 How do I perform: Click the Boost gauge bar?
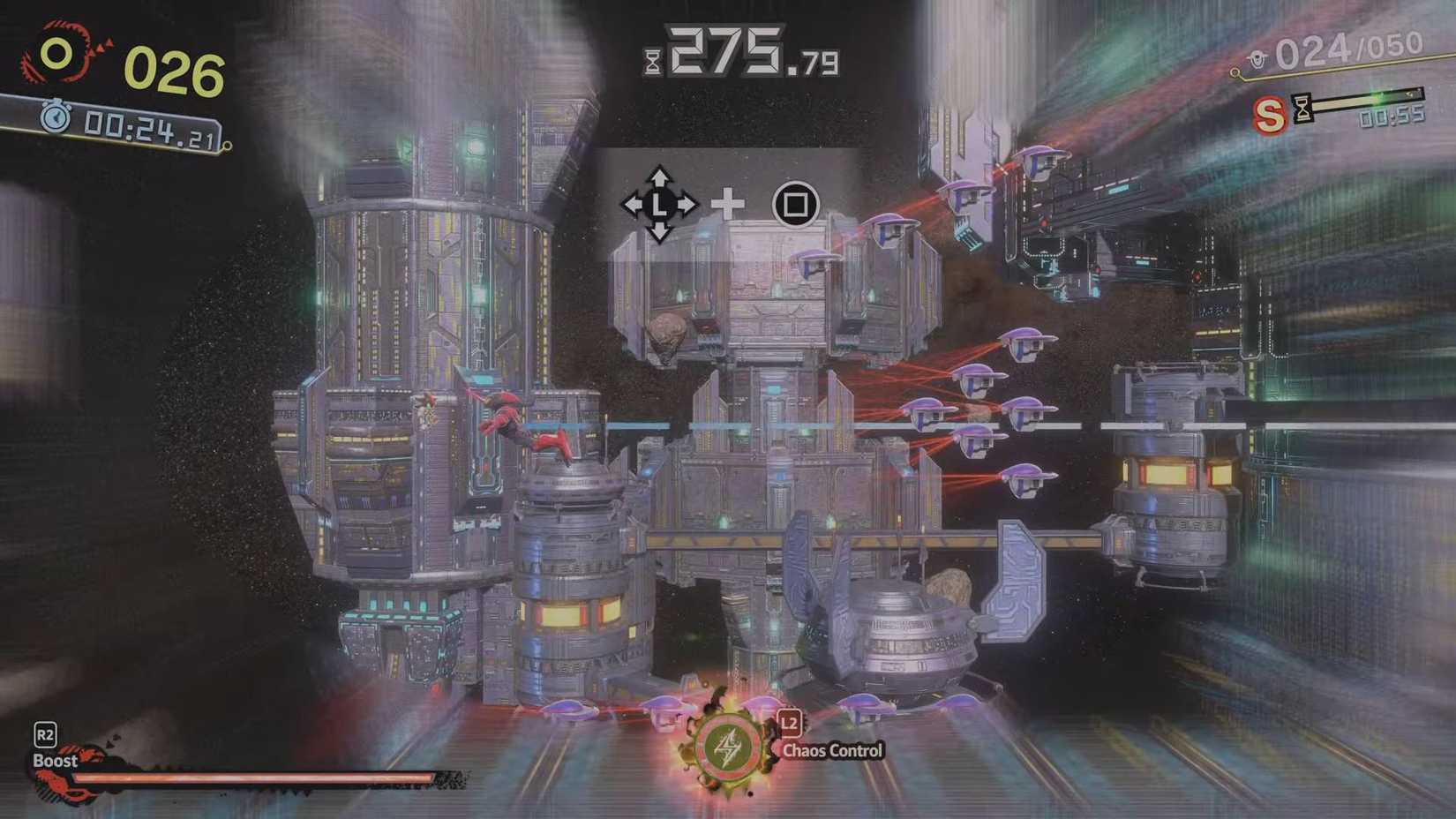(x=256, y=778)
